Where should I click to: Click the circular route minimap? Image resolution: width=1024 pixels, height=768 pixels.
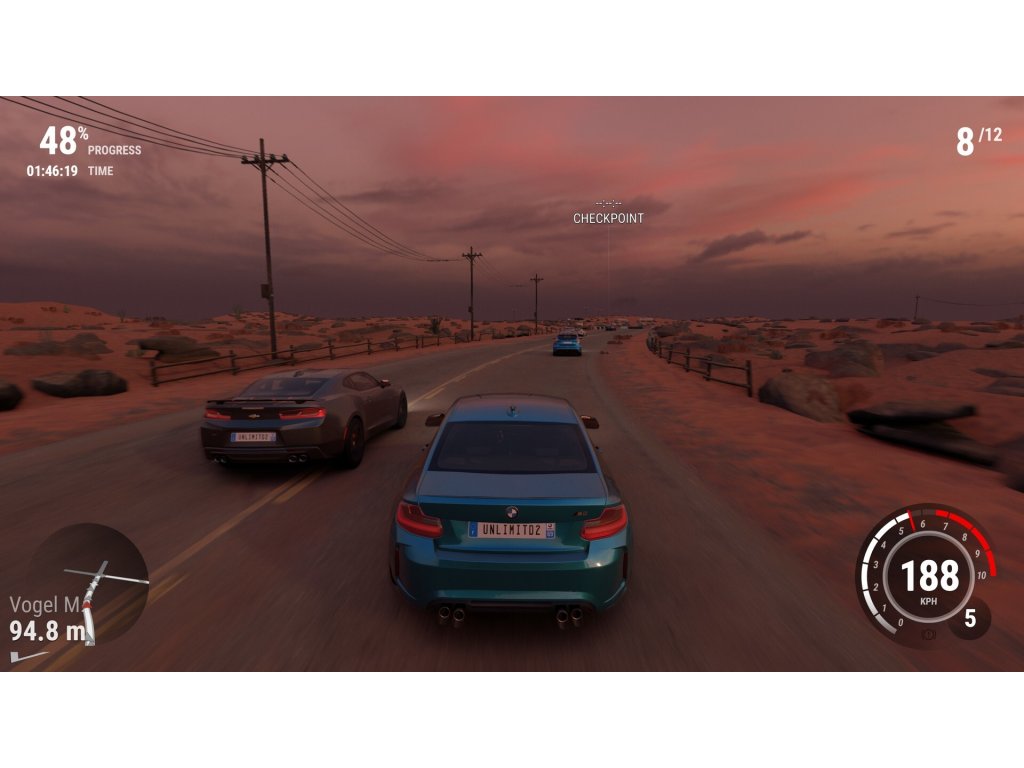90,582
